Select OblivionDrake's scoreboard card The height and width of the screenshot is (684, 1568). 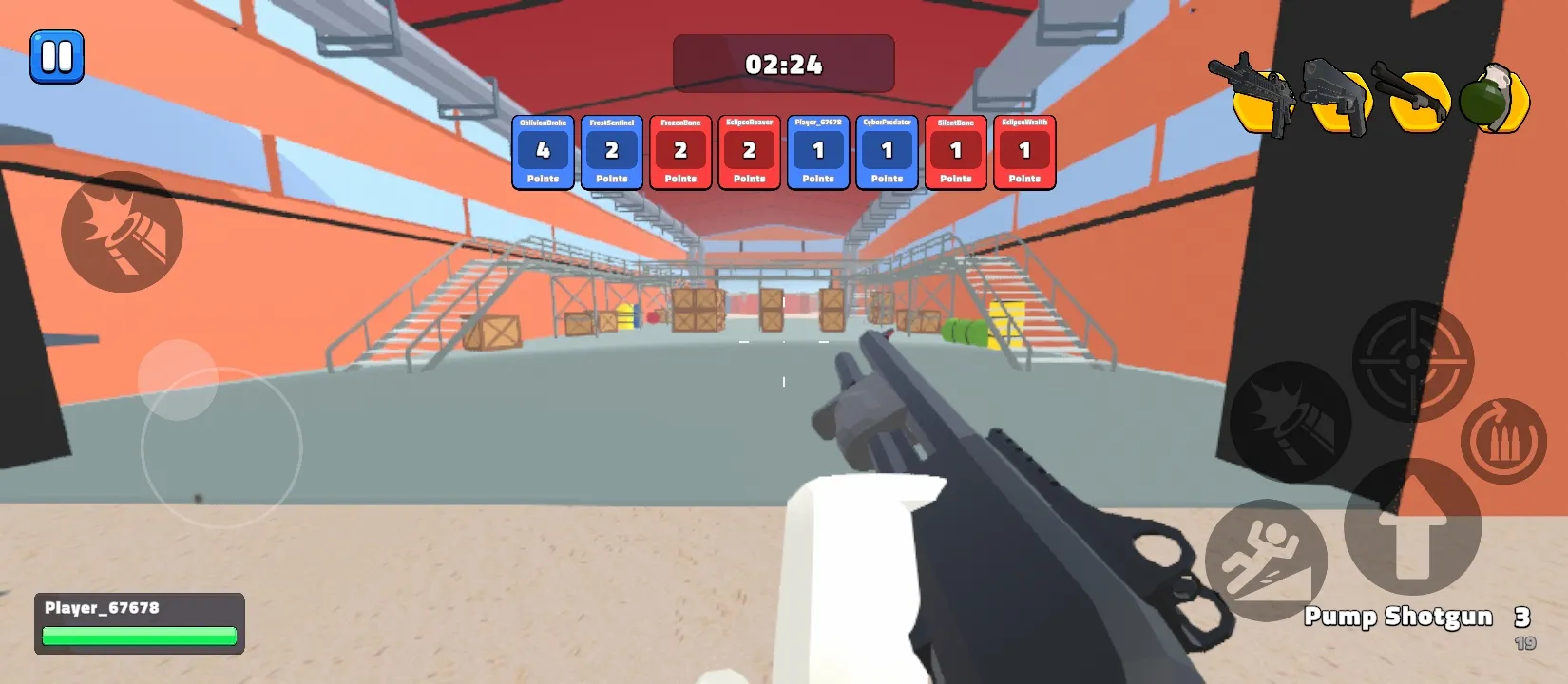(543, 152)
